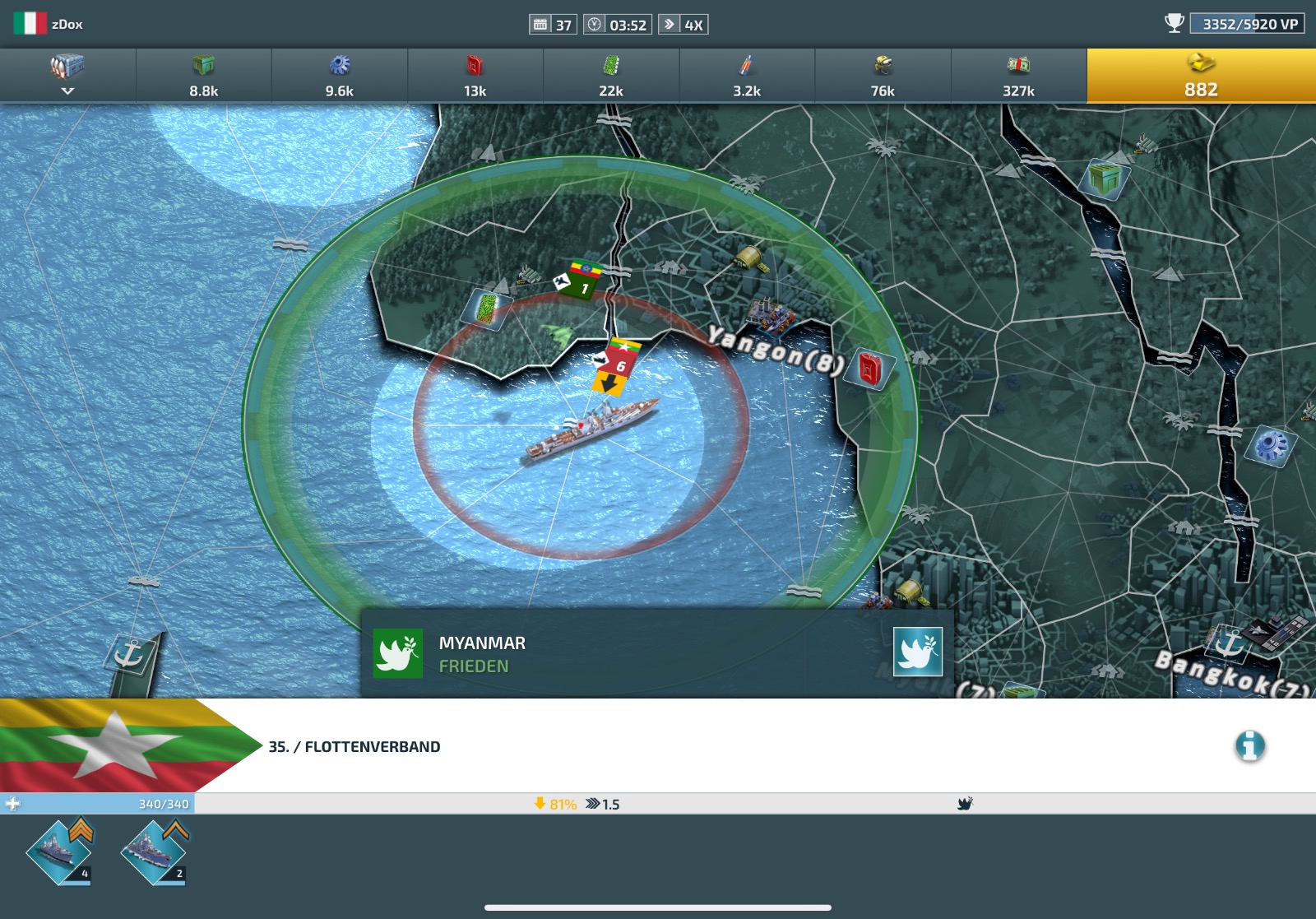Select the manpower resource showing 76k

(883, 74)
